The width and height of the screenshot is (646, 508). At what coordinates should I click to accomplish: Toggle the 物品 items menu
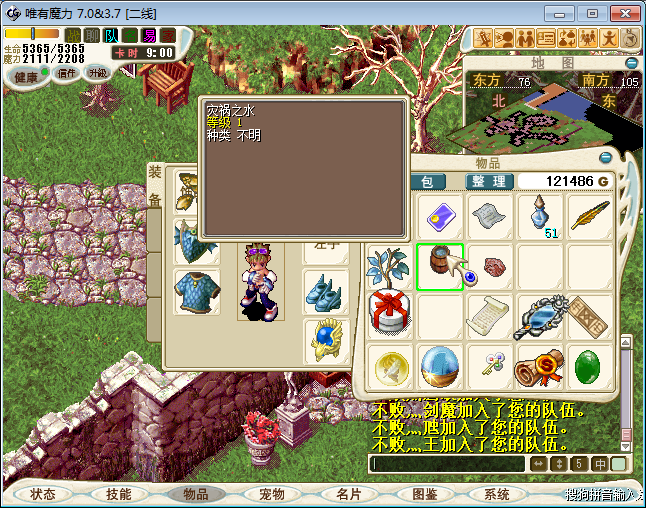click(x=195, y=494)
